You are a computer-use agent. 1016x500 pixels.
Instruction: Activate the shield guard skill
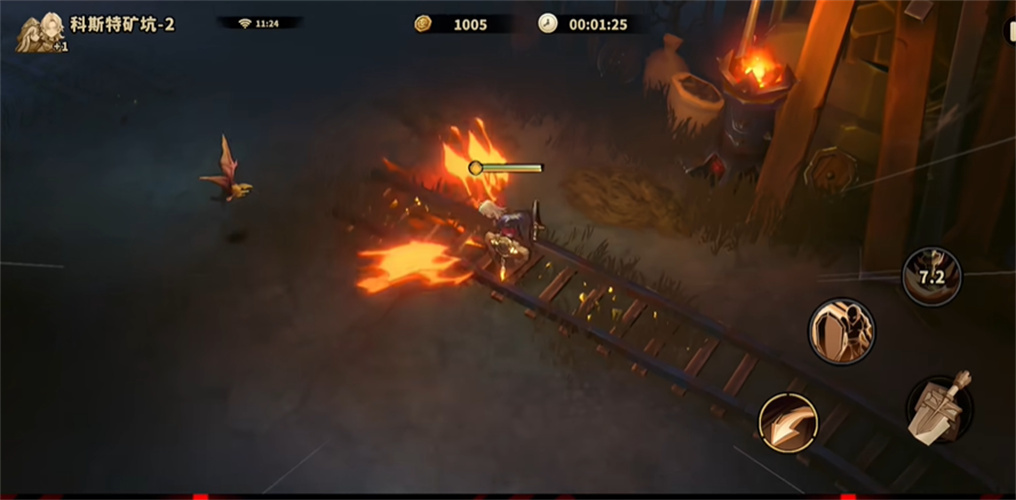click(841, 331)
